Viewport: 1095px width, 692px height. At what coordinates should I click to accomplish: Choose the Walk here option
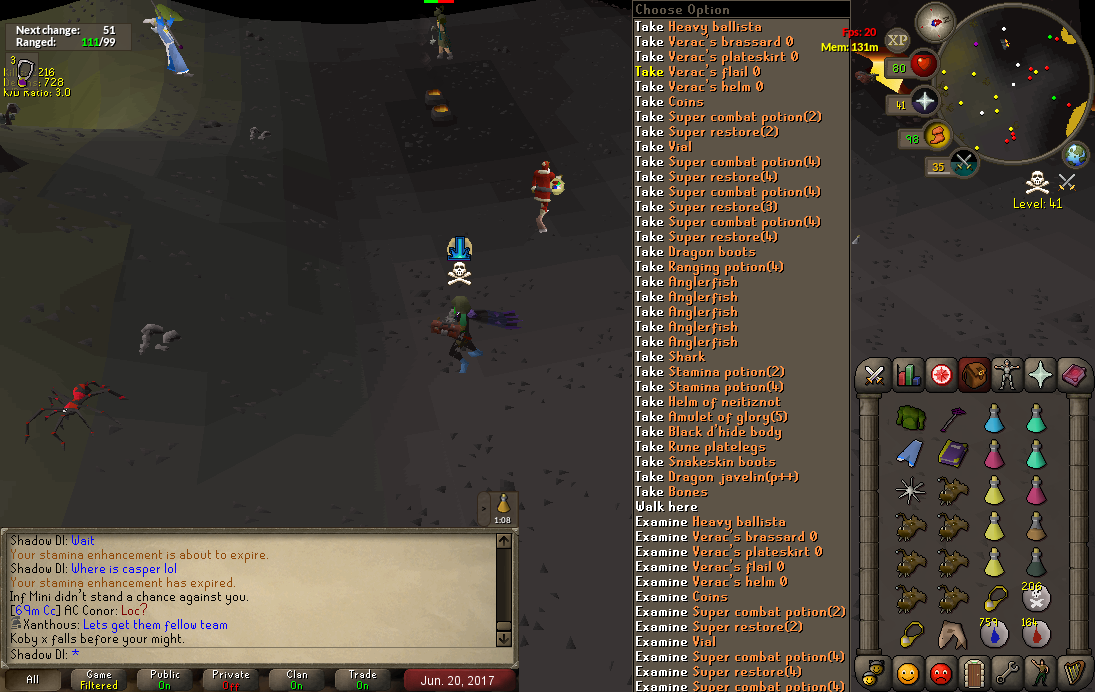(x=666, y=507)
